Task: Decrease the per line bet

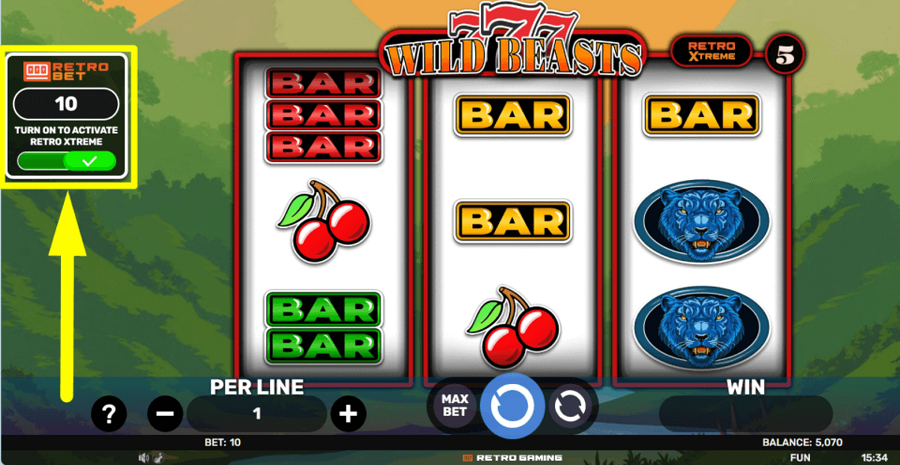Action: [x=166, y=413]
